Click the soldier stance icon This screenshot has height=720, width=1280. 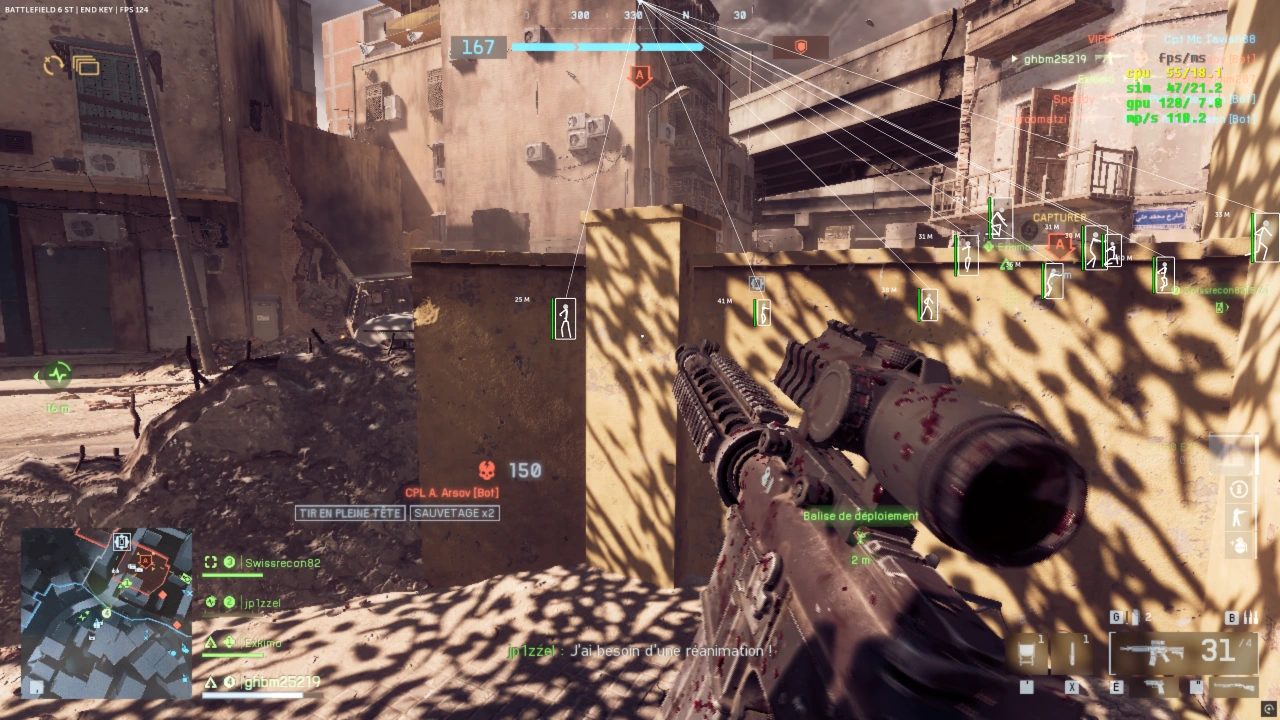(1239, 517)
